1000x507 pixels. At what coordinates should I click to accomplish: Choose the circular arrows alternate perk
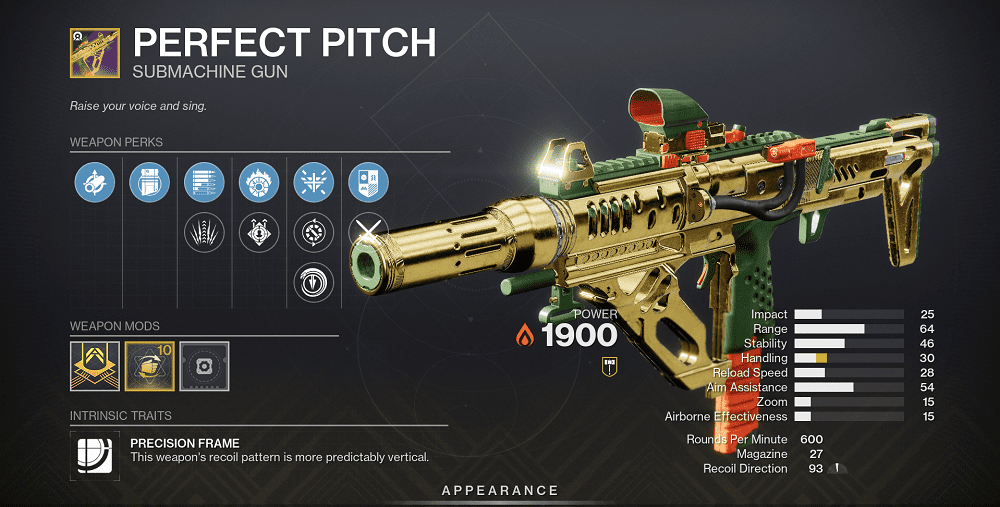tap(313, 233)
